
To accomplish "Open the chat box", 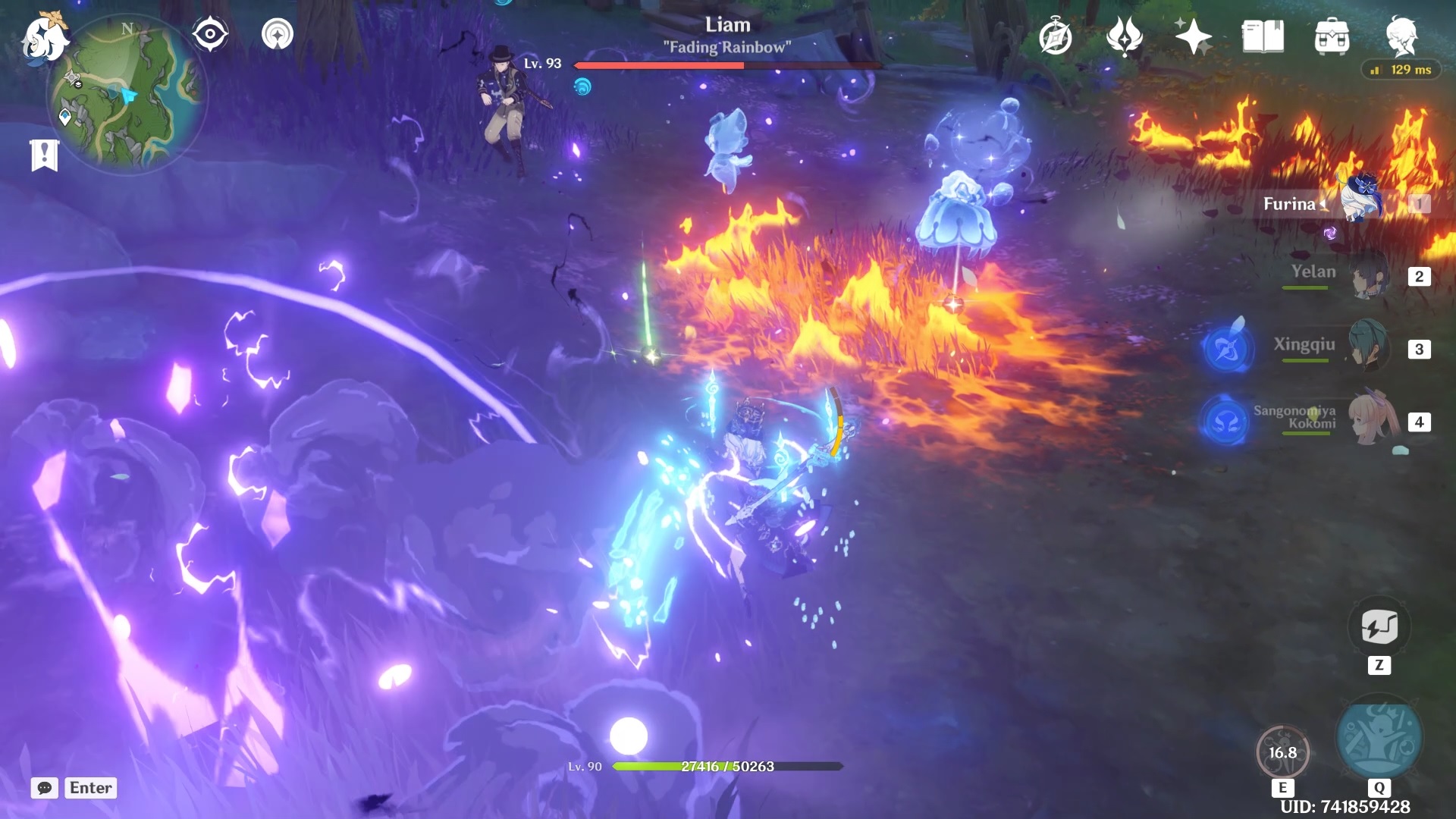I will point(45,788).
